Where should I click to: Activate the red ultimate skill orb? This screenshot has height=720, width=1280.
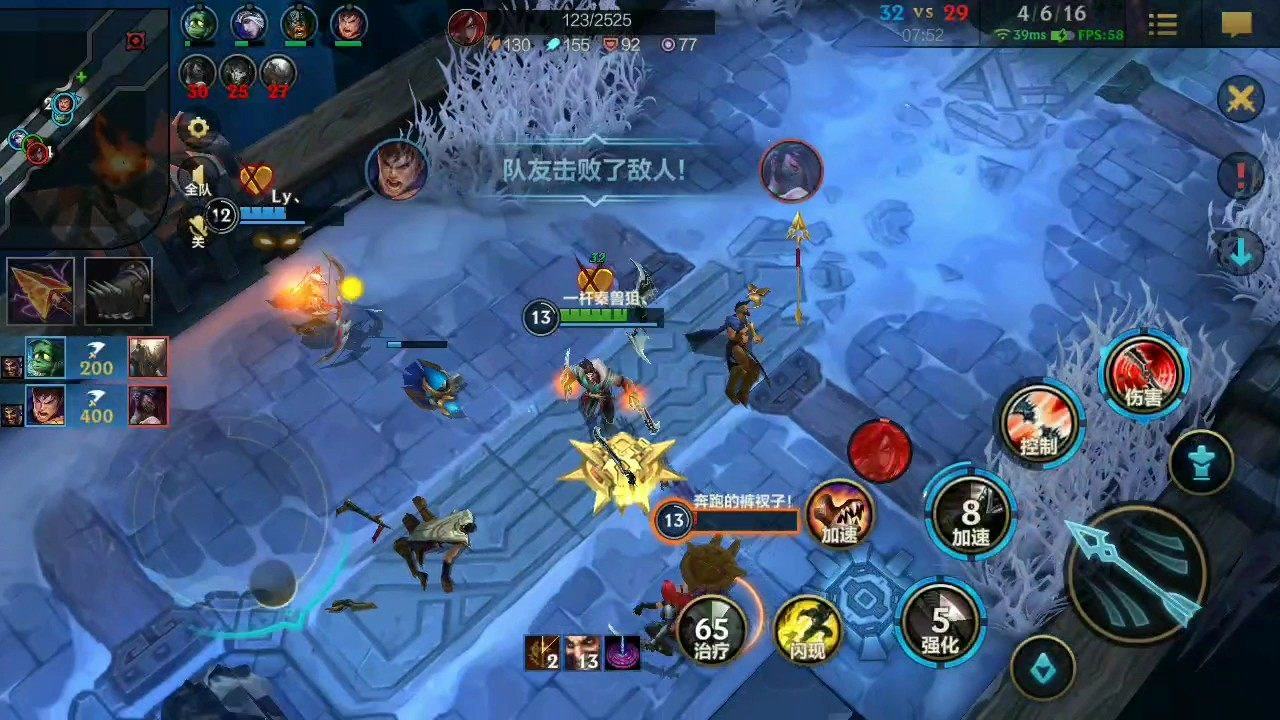(879, 452)
